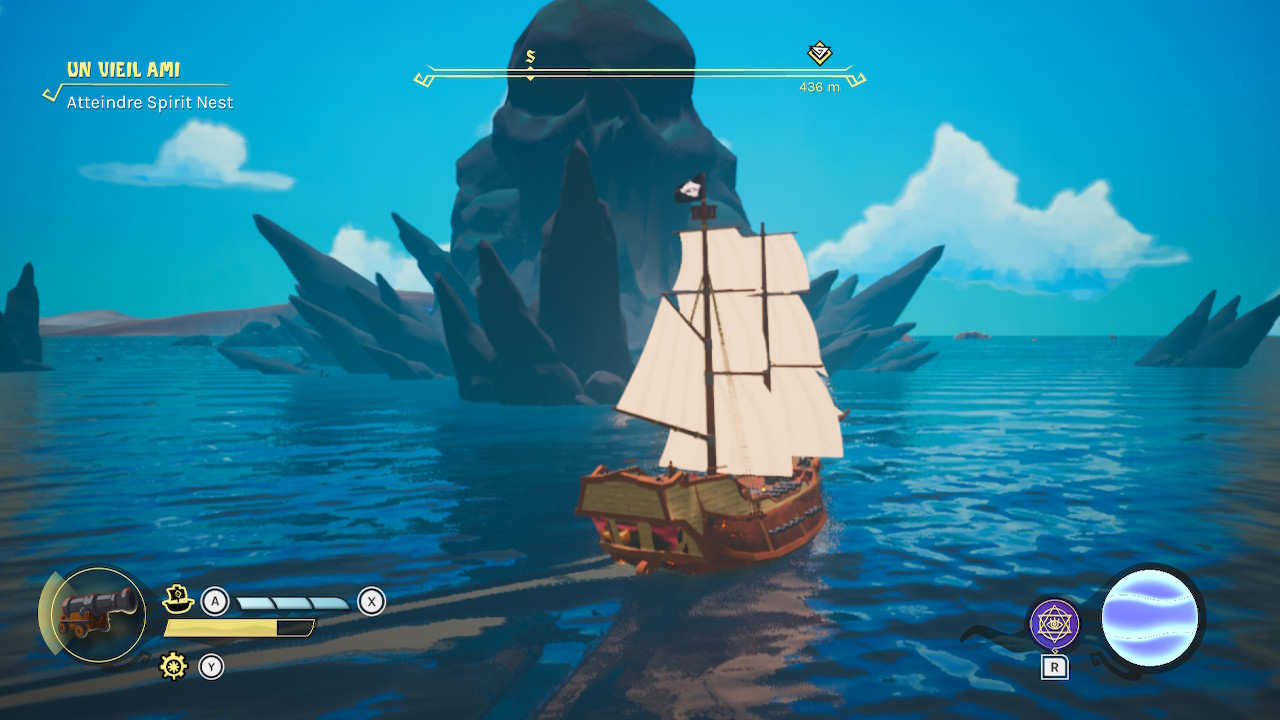Activate the purple eye hexagram ability
The width and height of the screenshot is (1280, 720).
point(1054,624)
